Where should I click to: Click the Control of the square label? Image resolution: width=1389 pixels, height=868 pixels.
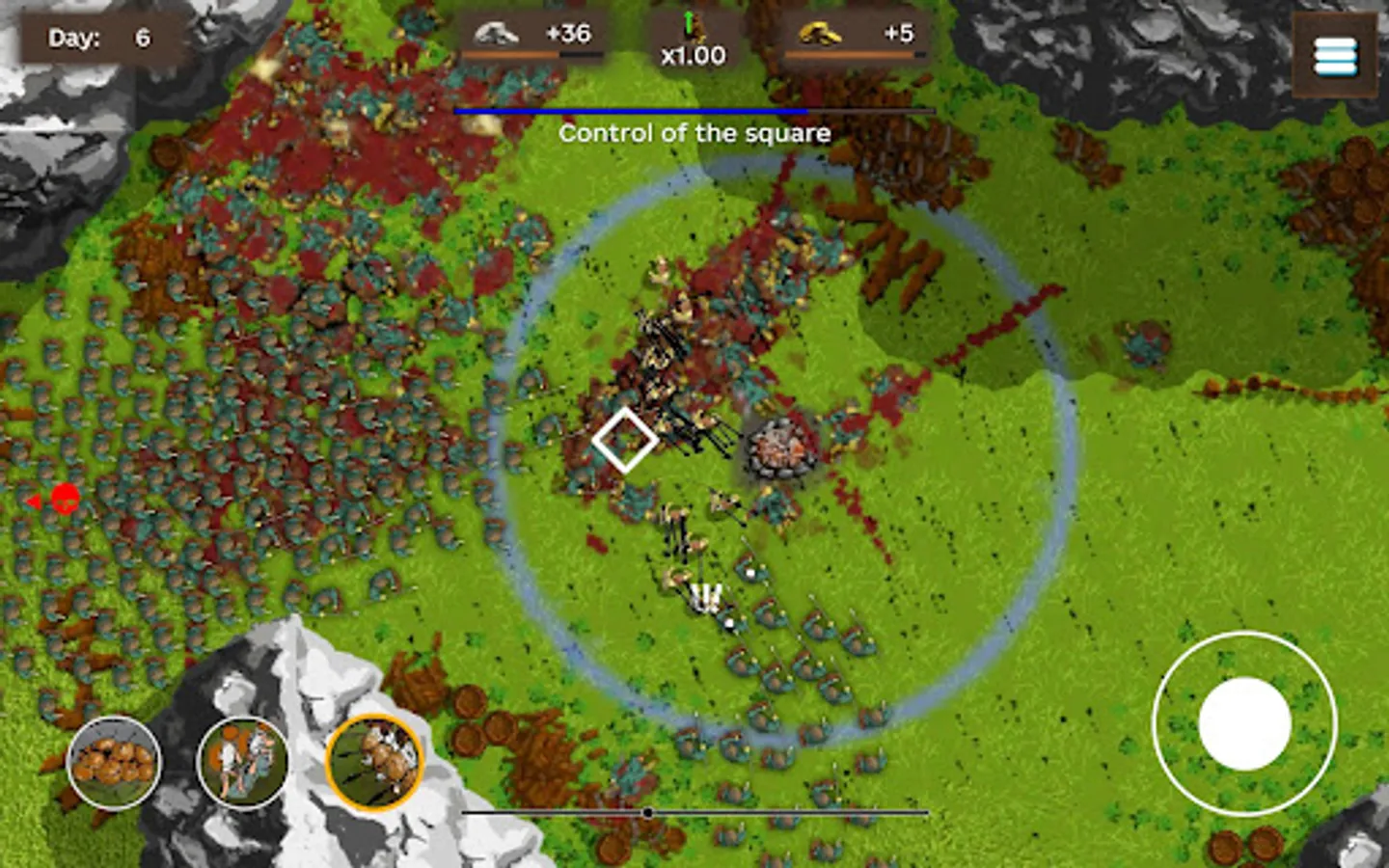[694, 133]
